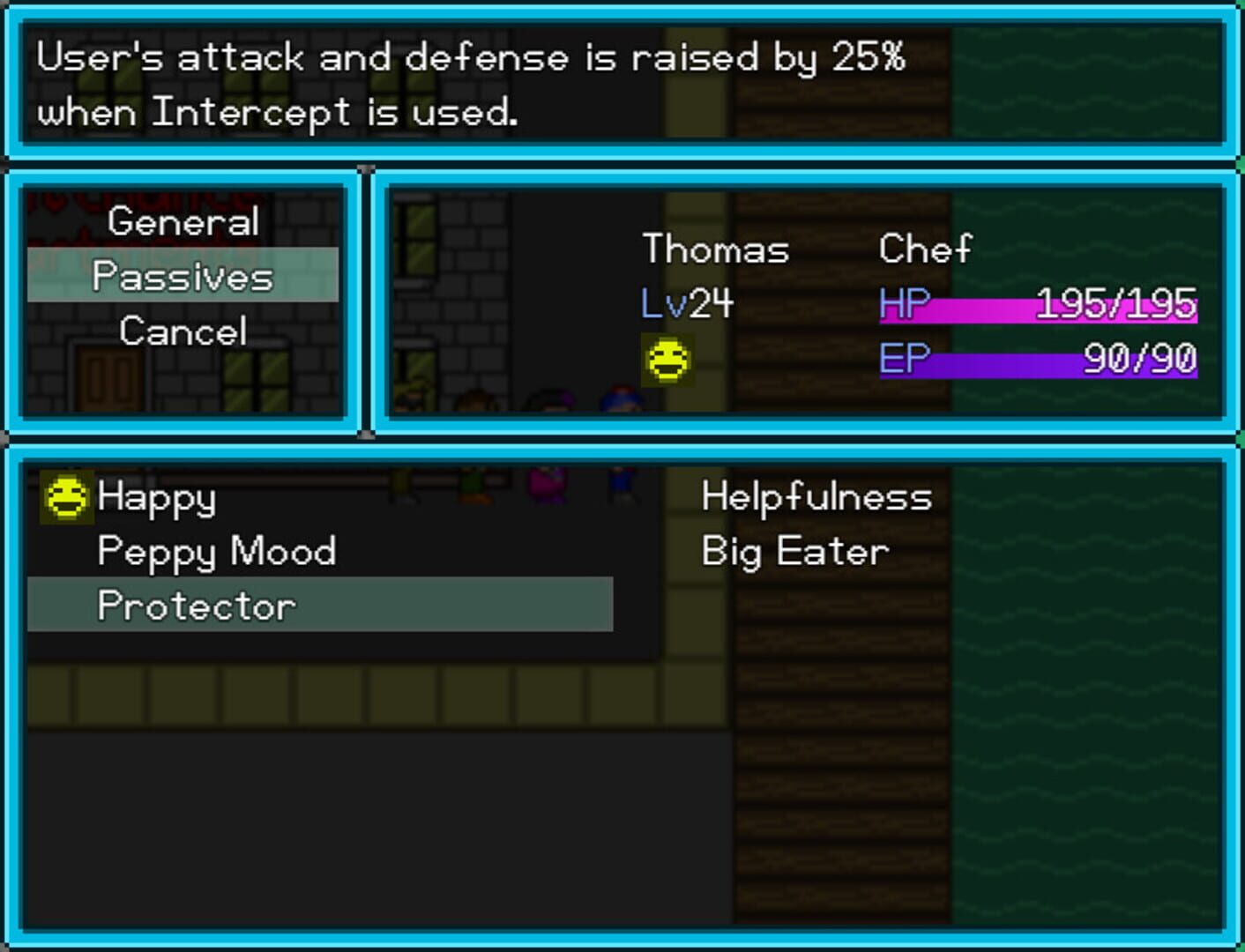Open the General category
The height and width of the screenshot is (952, 1245).
[182, 221]
